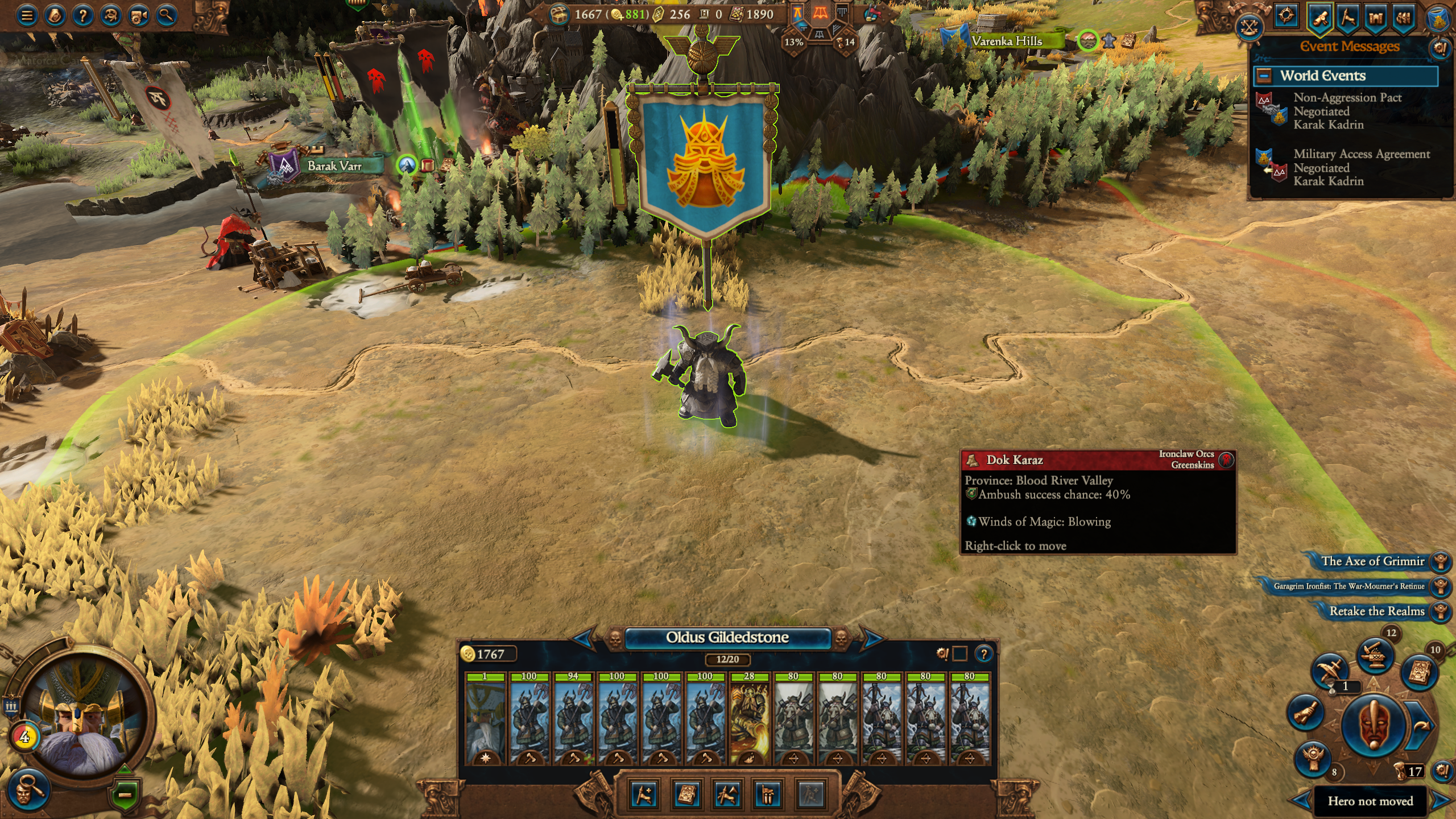Switch to the castle towers tab
This screenshot has width=1456, height=819.
click(1375, 17)
